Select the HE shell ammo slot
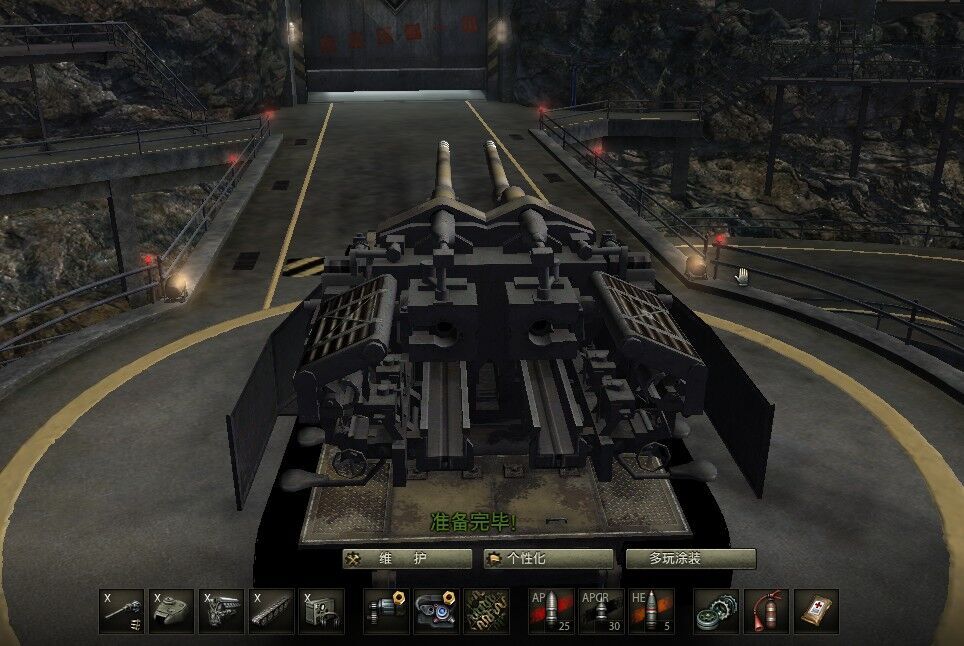 click(x=651, y=611)
